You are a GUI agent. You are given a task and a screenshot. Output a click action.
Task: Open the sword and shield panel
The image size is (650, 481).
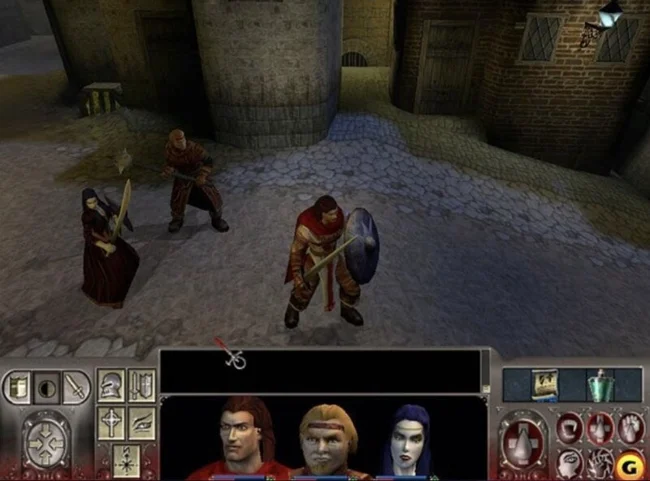(141, 385)
